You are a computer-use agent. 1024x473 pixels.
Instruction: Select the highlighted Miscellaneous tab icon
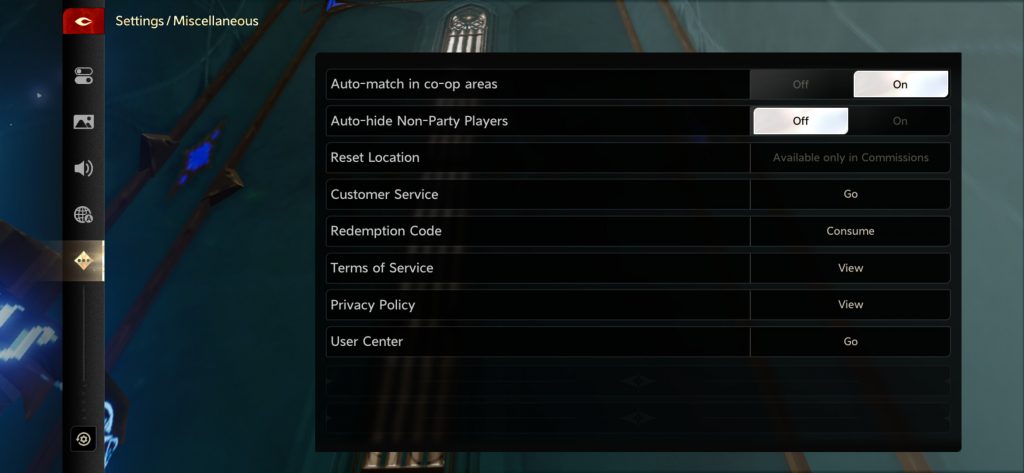click(x=84, y=261)
